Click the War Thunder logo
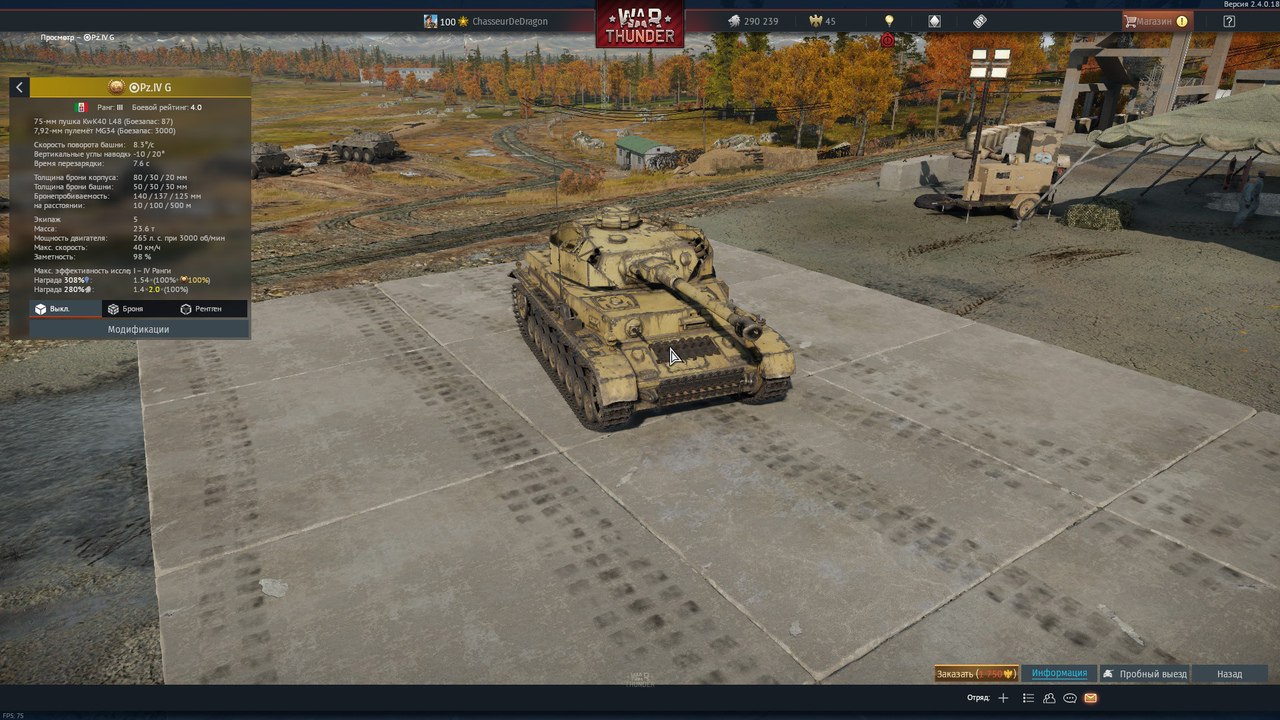Viewport: 1280px width, 720px height. tap(640, 23)
